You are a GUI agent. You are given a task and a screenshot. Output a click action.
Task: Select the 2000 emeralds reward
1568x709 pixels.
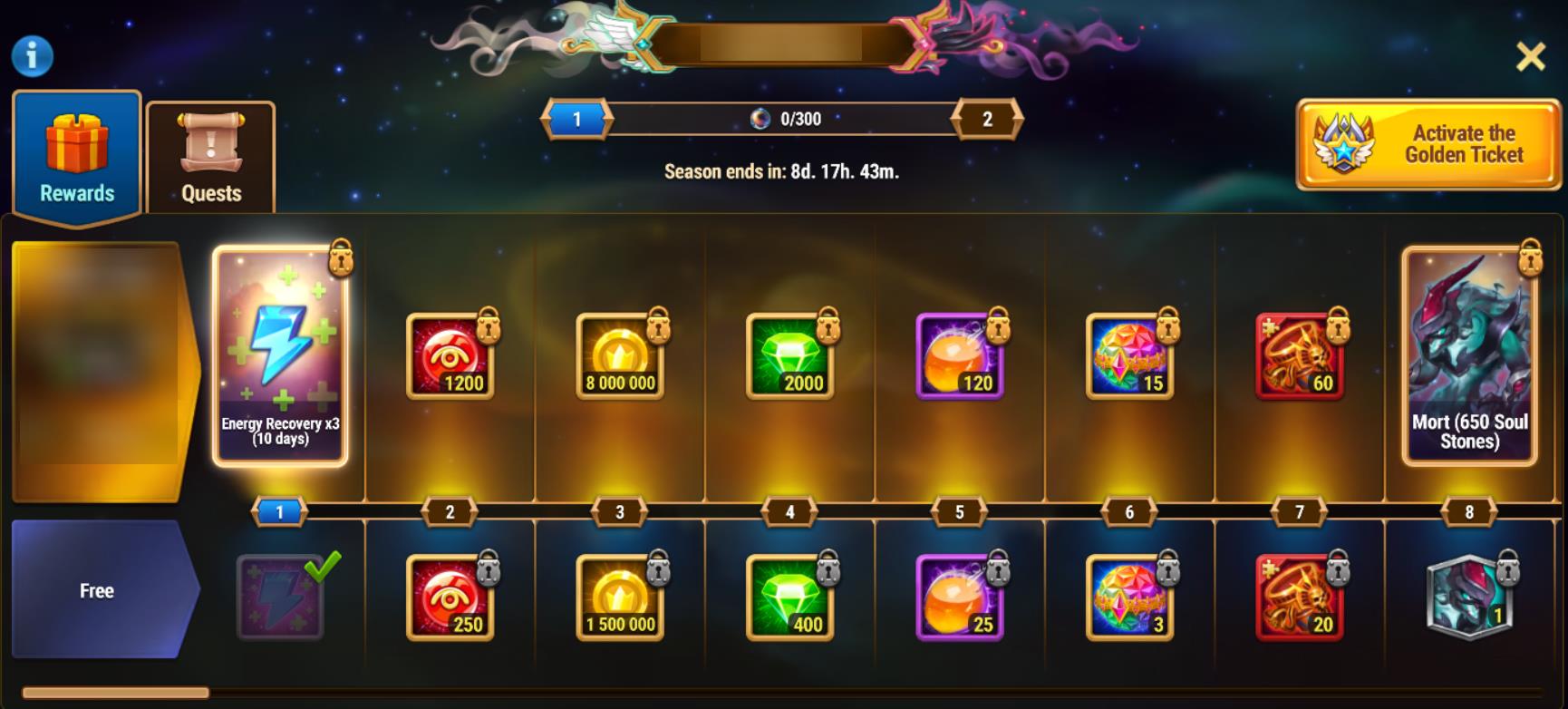point(789,356)
